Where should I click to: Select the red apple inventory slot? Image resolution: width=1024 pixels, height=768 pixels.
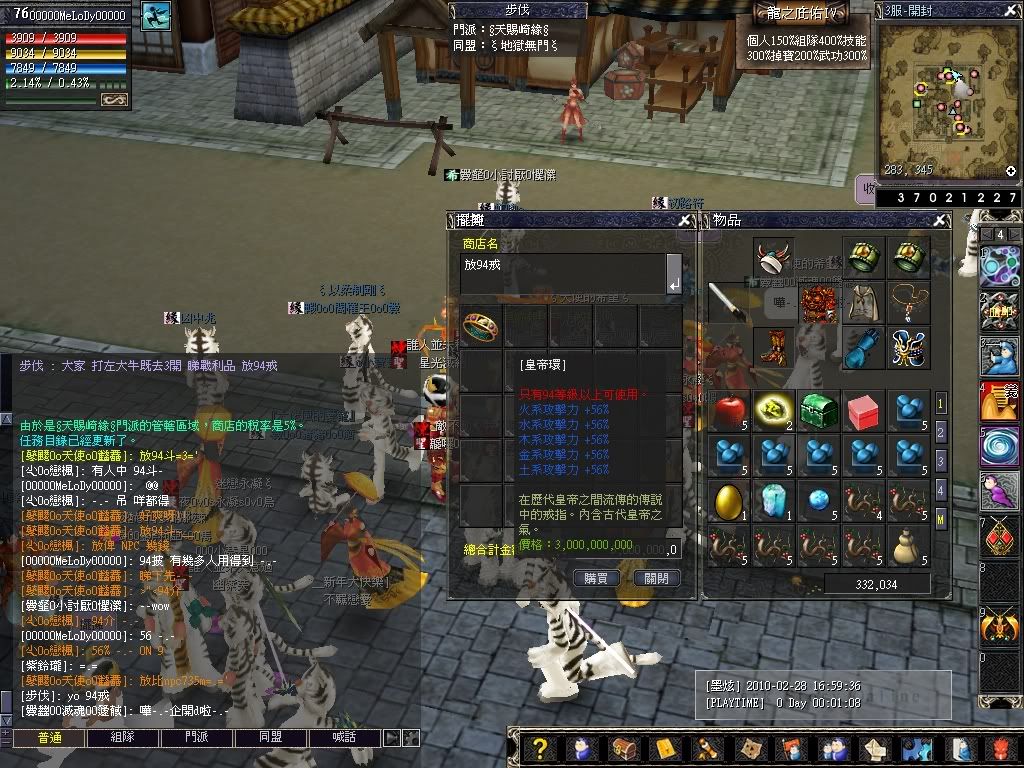731,411
